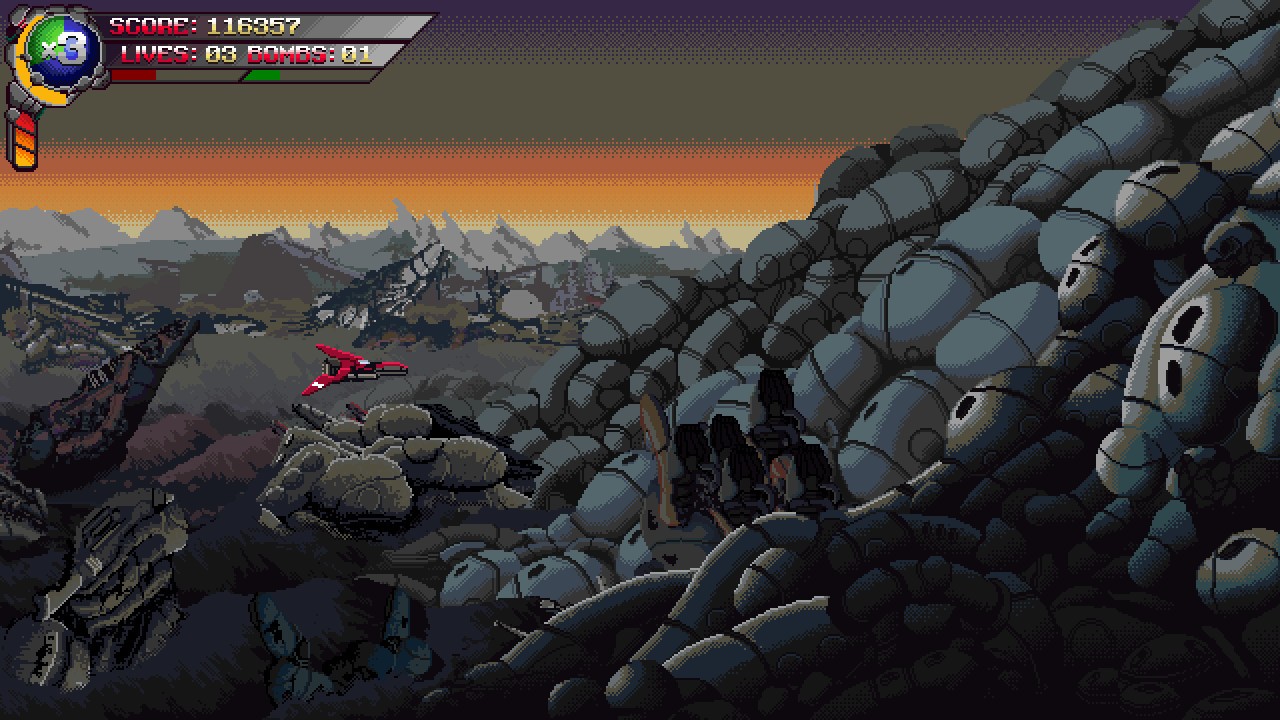Click the green energy gauge segment

(262, 75)
